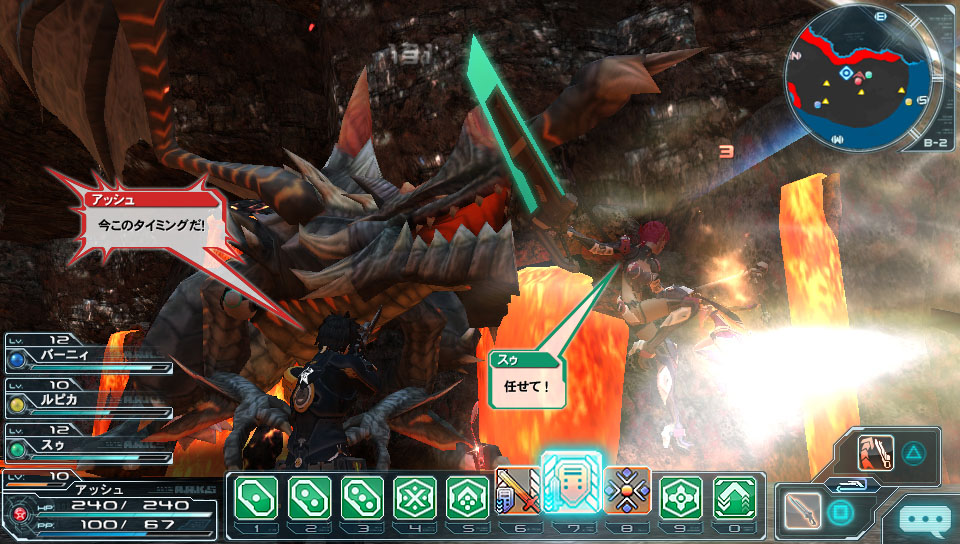The image size is (960, 544).
Task: Use the flower hexagon item in slot 9
Action: [680, 496]
